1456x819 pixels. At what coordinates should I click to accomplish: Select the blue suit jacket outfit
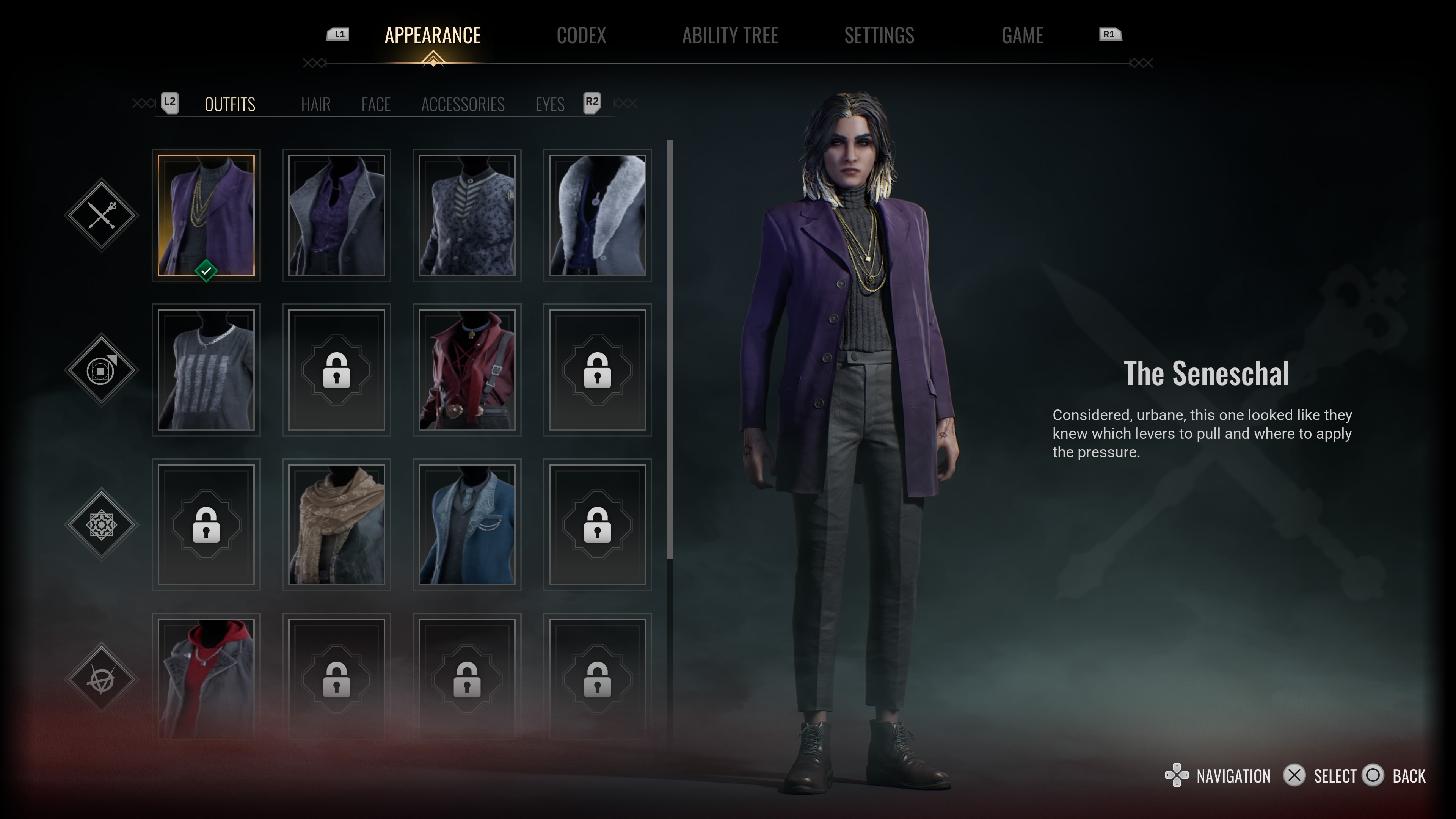pos(466,524)
